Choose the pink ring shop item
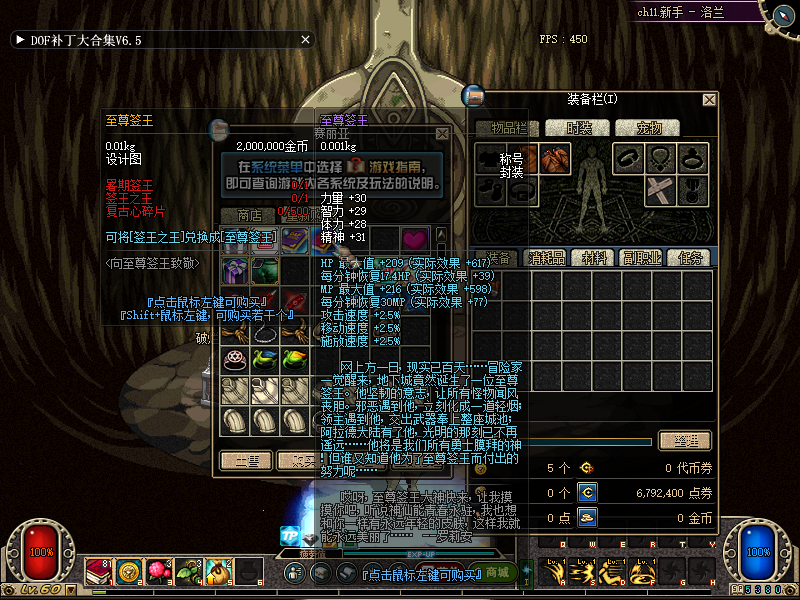The height and width of the screenshot is (600, 800). [235, 359]
